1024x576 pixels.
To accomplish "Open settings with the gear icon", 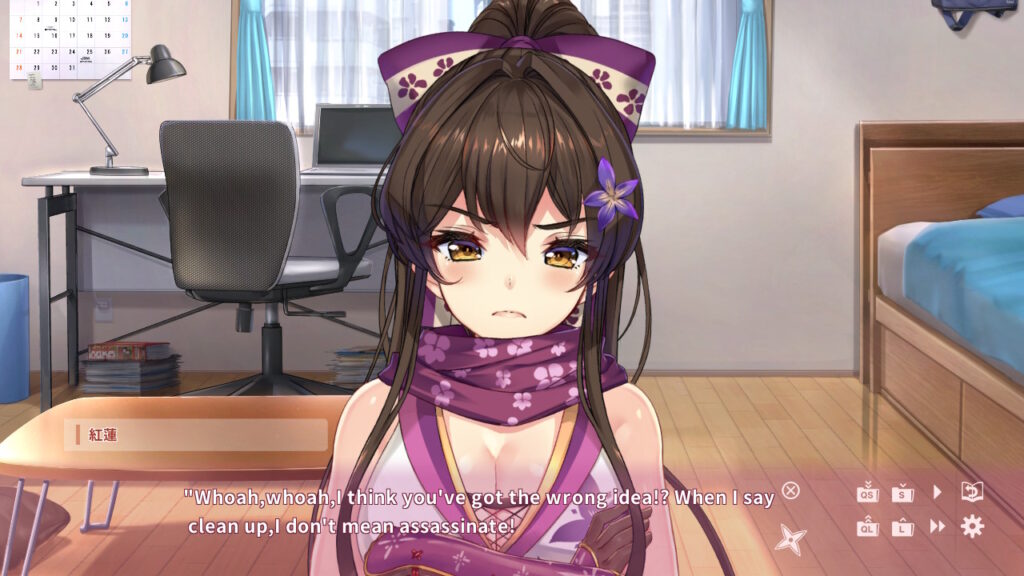I will pyautogui.click(x=972, y=526).
